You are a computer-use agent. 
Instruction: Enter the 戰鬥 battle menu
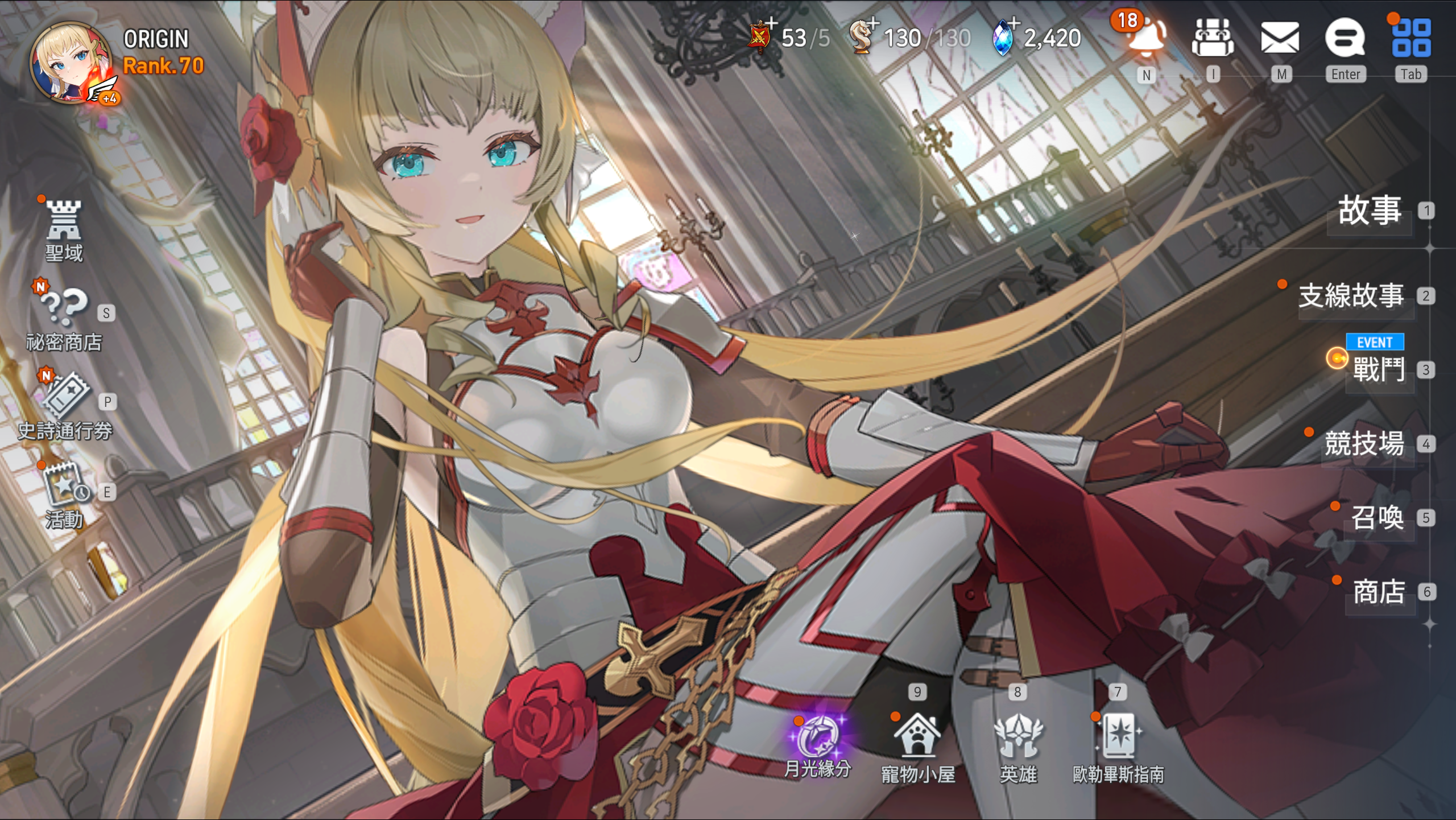pyautogui.click(x=1379, y=370)
